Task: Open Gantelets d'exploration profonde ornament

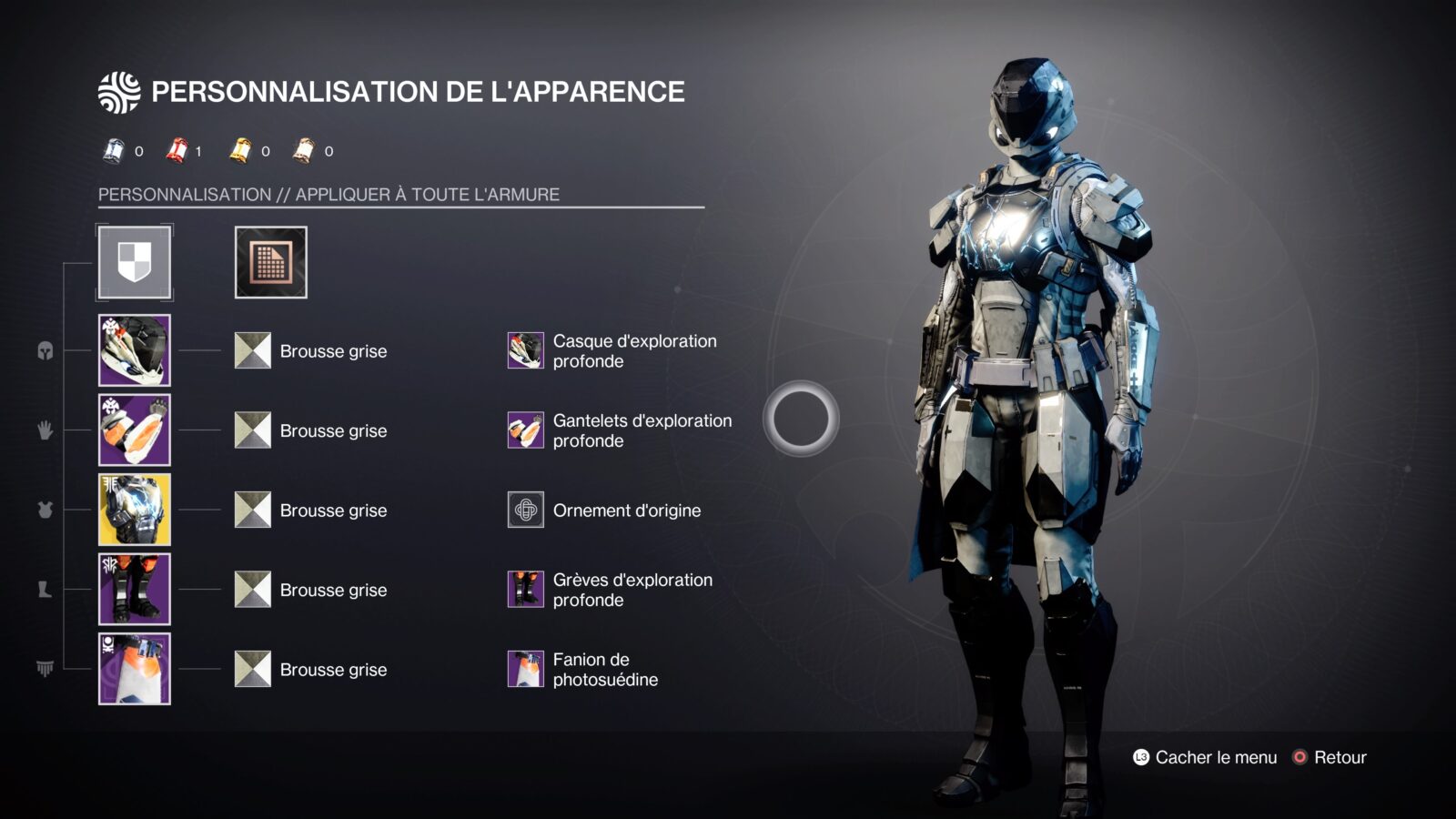Action: click(x=526, y=430)
